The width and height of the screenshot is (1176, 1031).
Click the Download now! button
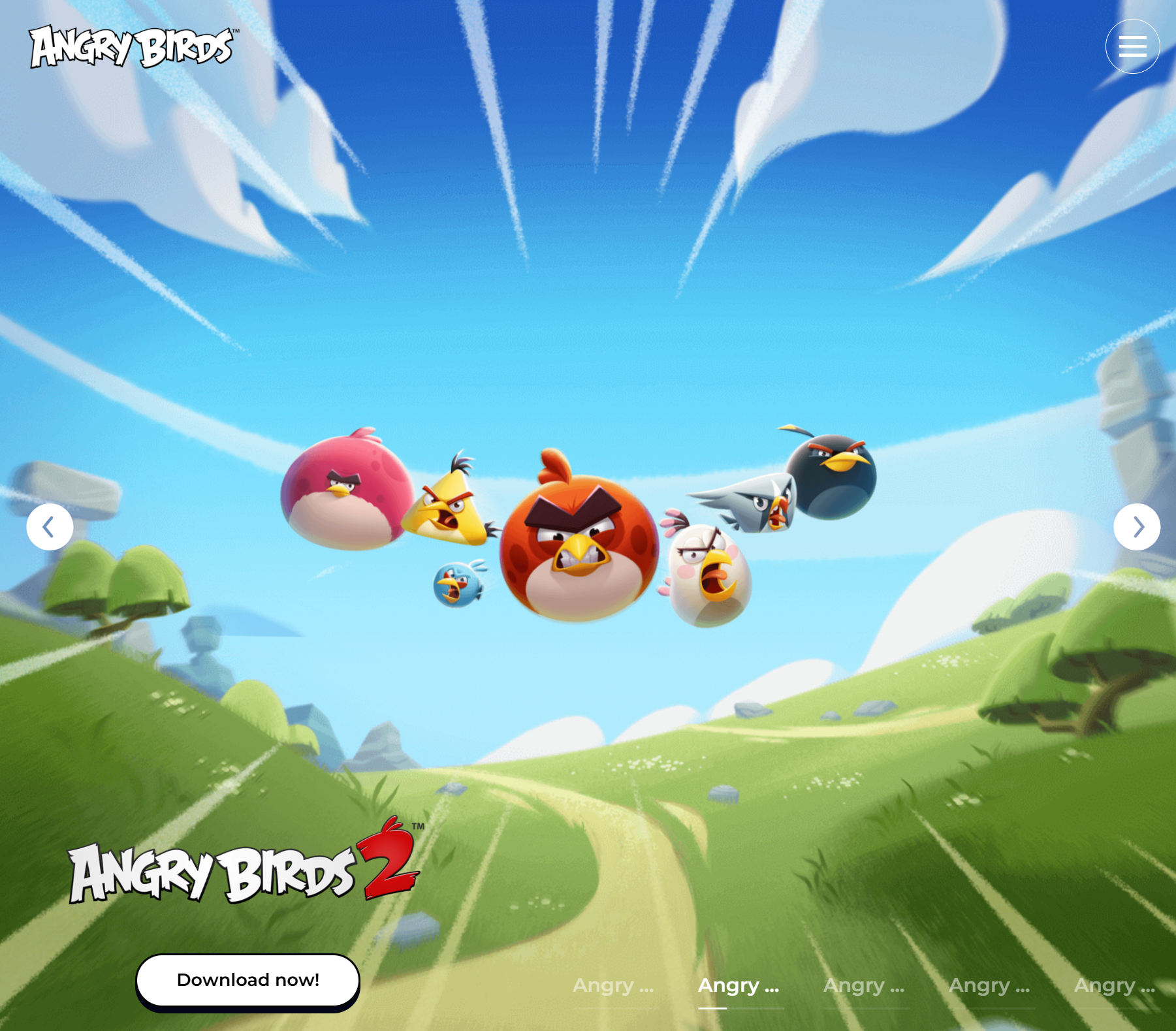coord(247,979)
